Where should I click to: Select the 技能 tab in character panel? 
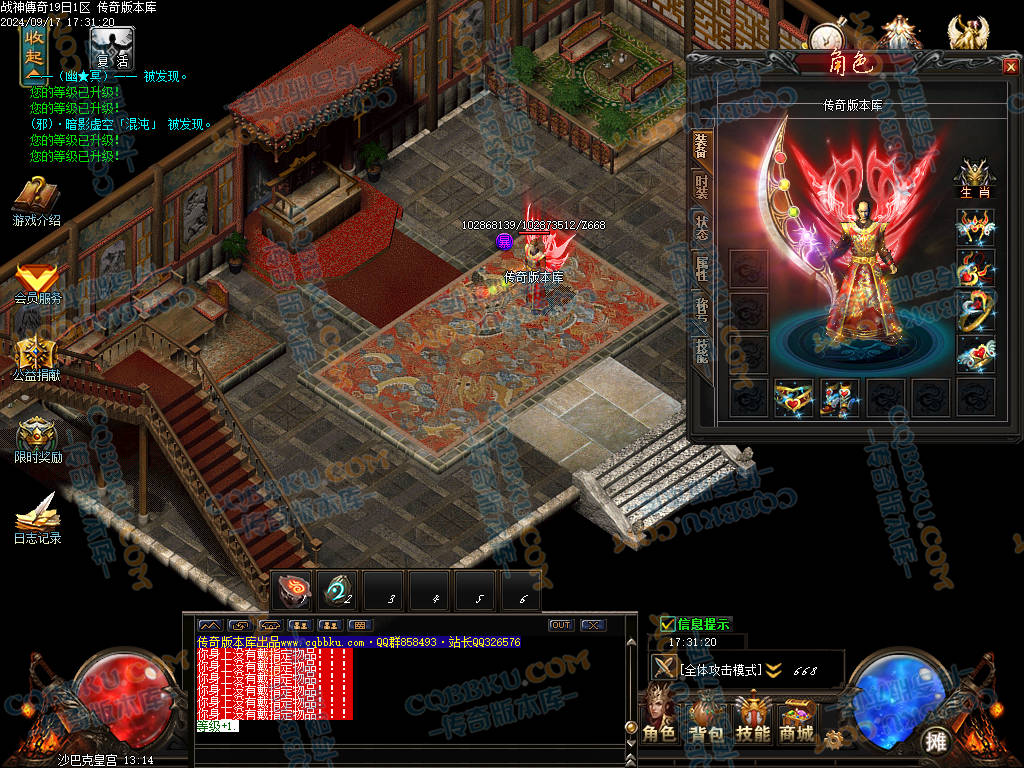tap(701, 350)
